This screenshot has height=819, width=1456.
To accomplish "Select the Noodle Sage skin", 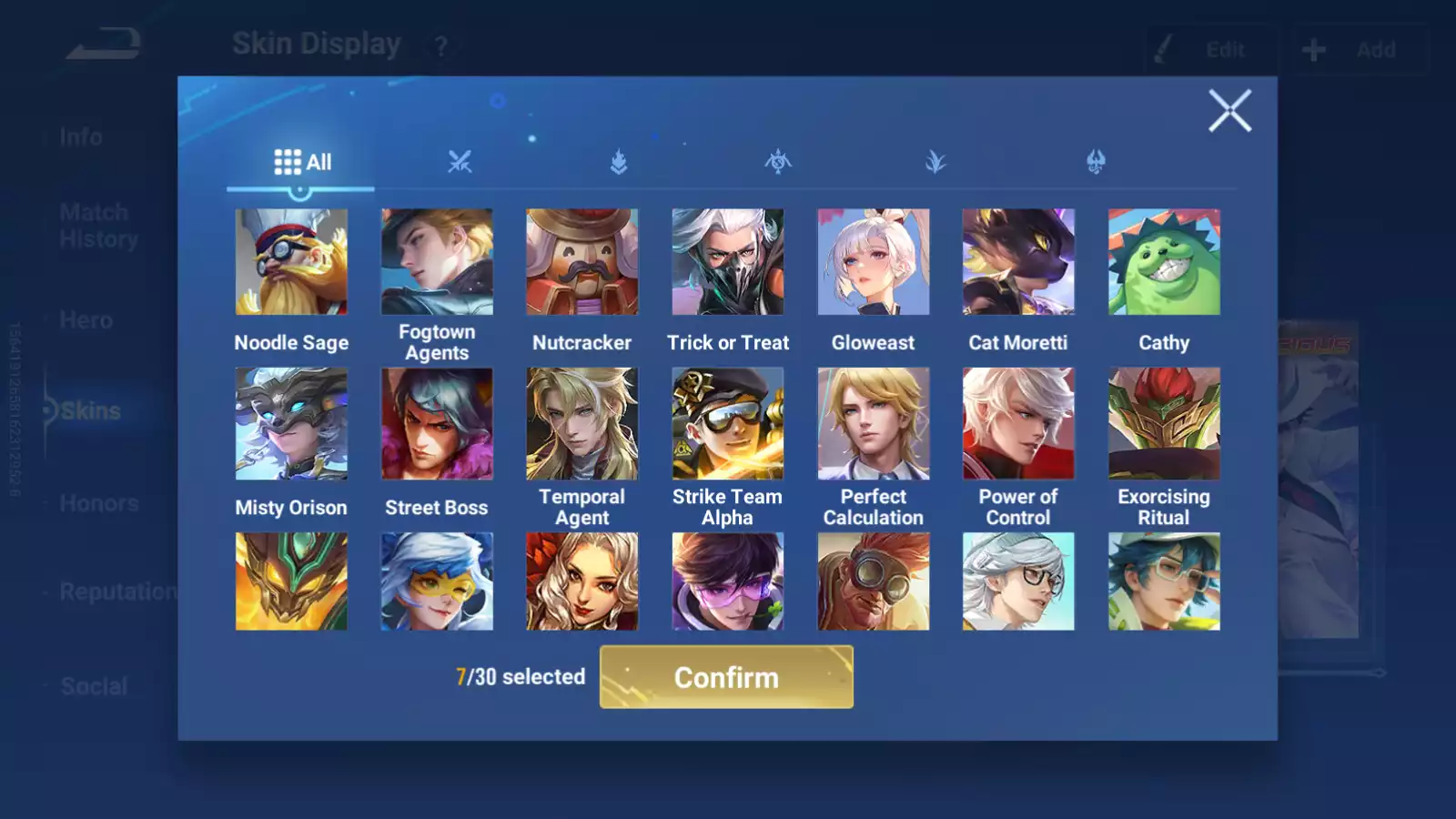I will point(291,262).
